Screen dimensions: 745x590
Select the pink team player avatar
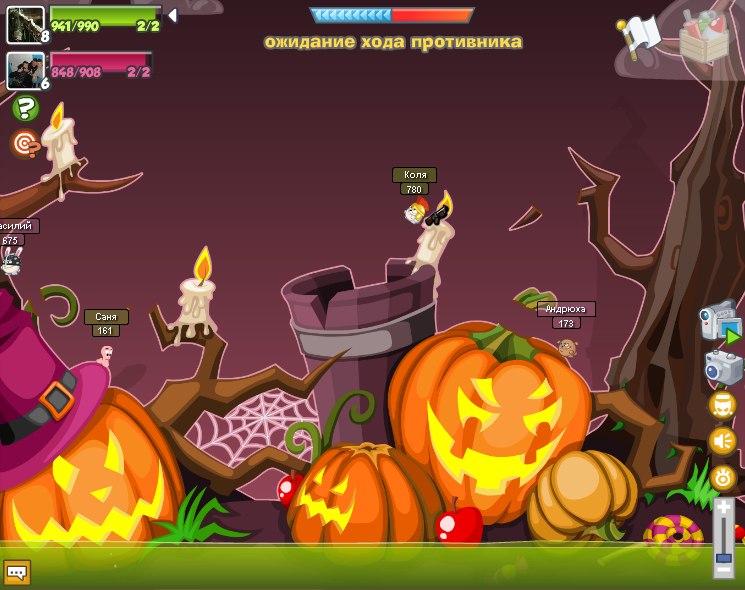pos(25,70)
